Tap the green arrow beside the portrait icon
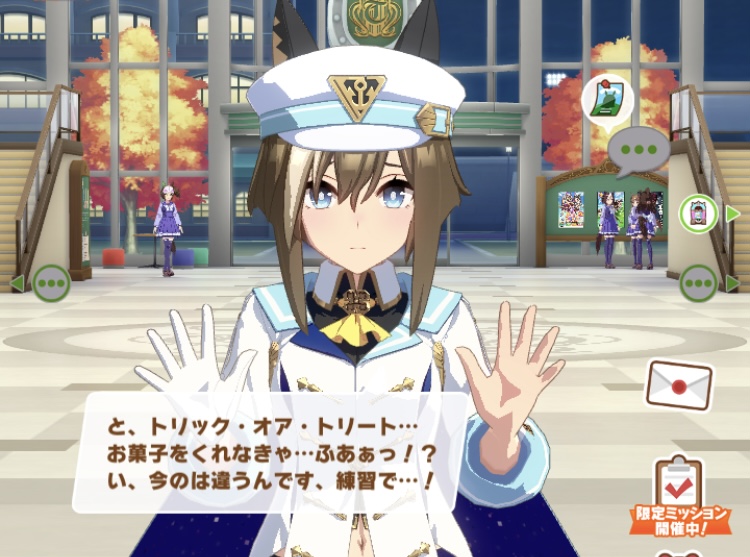Image resolution: width=750 pixels, height=557 pixels. point(733,213)
